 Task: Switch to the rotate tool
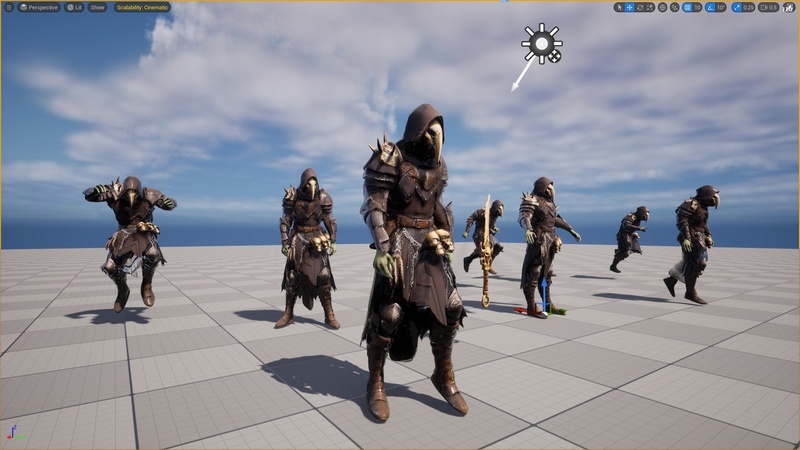pos(641,7)
